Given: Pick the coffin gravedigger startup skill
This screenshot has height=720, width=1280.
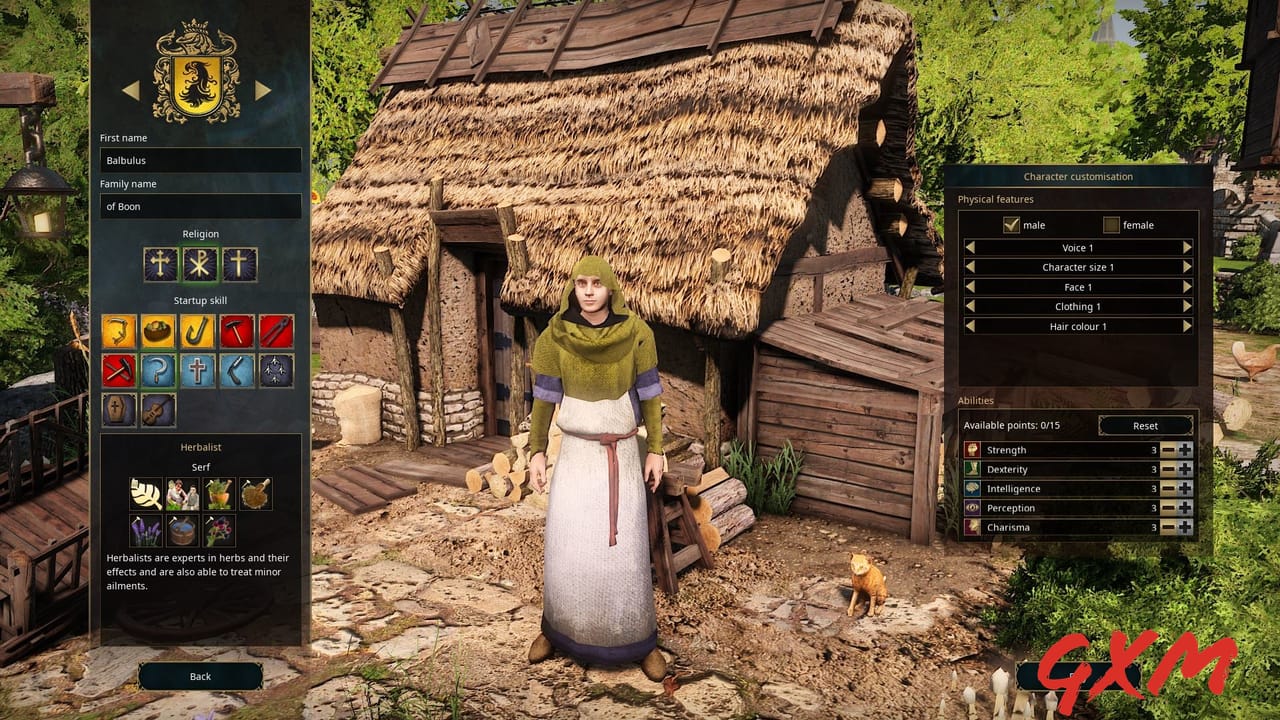Looking at the screenshot, I should [x=118, y=410].
